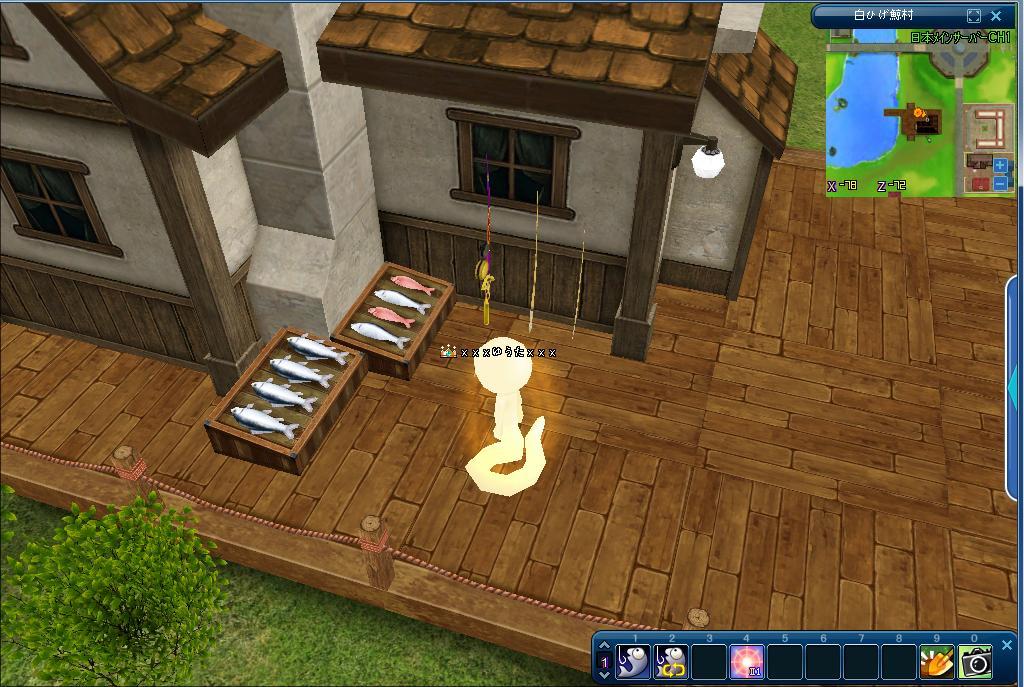Select the shovel digging skill icon
The image size is (1024, 687).
pos(937,661)
